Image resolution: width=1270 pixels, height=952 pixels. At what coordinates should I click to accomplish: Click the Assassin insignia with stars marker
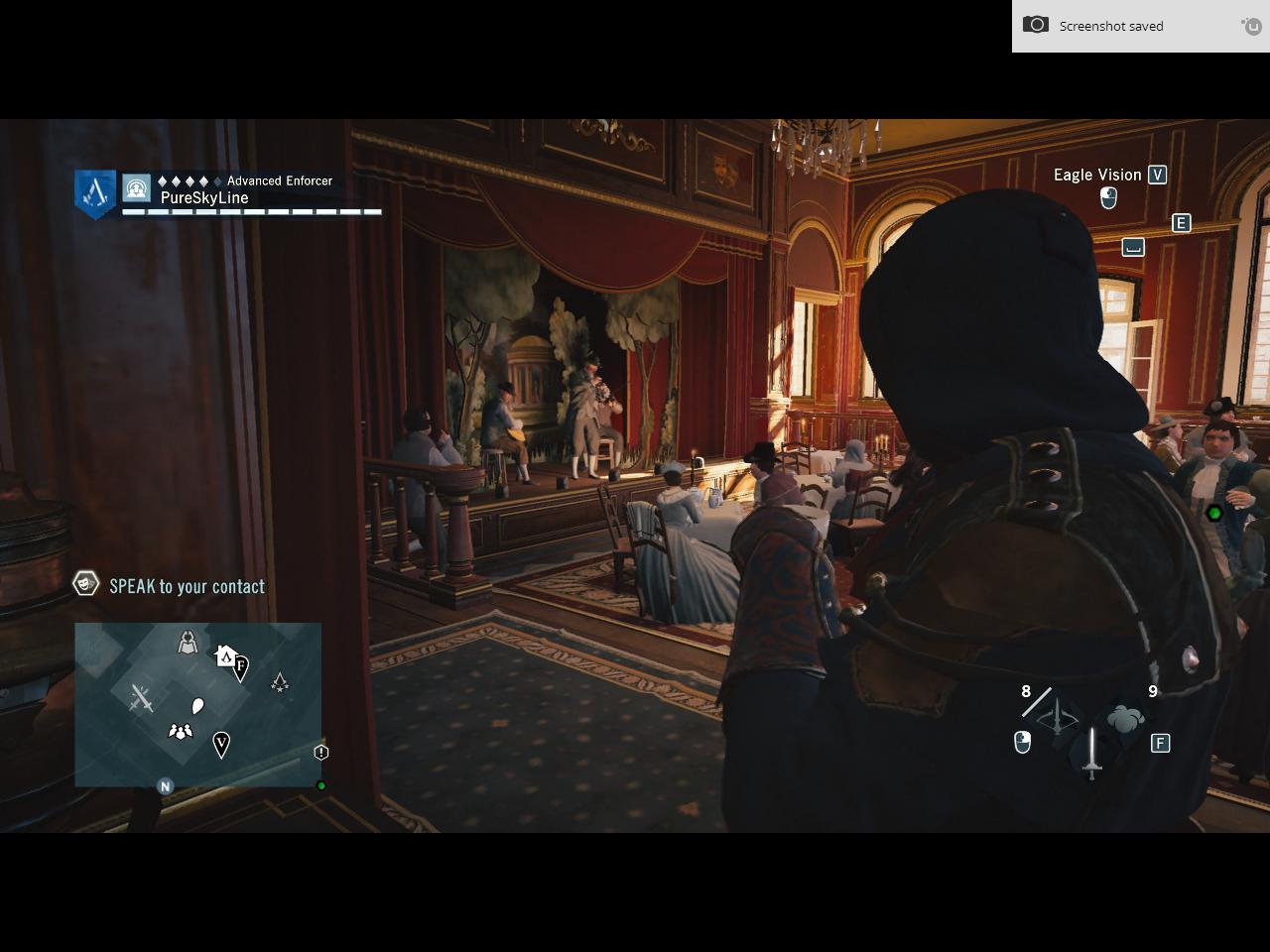(280, 682)
